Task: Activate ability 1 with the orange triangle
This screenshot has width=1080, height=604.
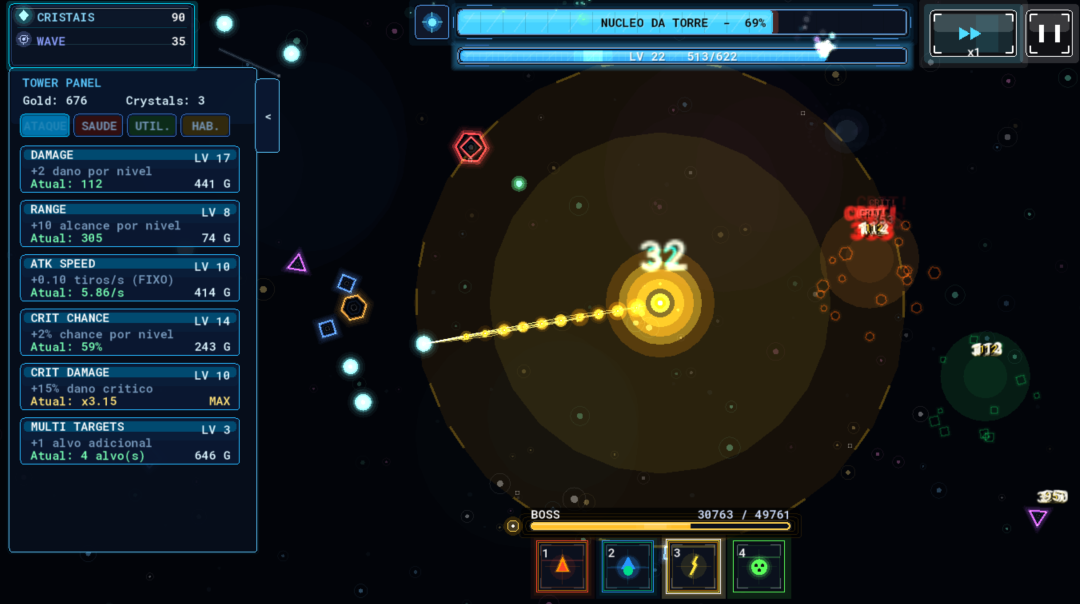Action: click(x=562, y=566)
